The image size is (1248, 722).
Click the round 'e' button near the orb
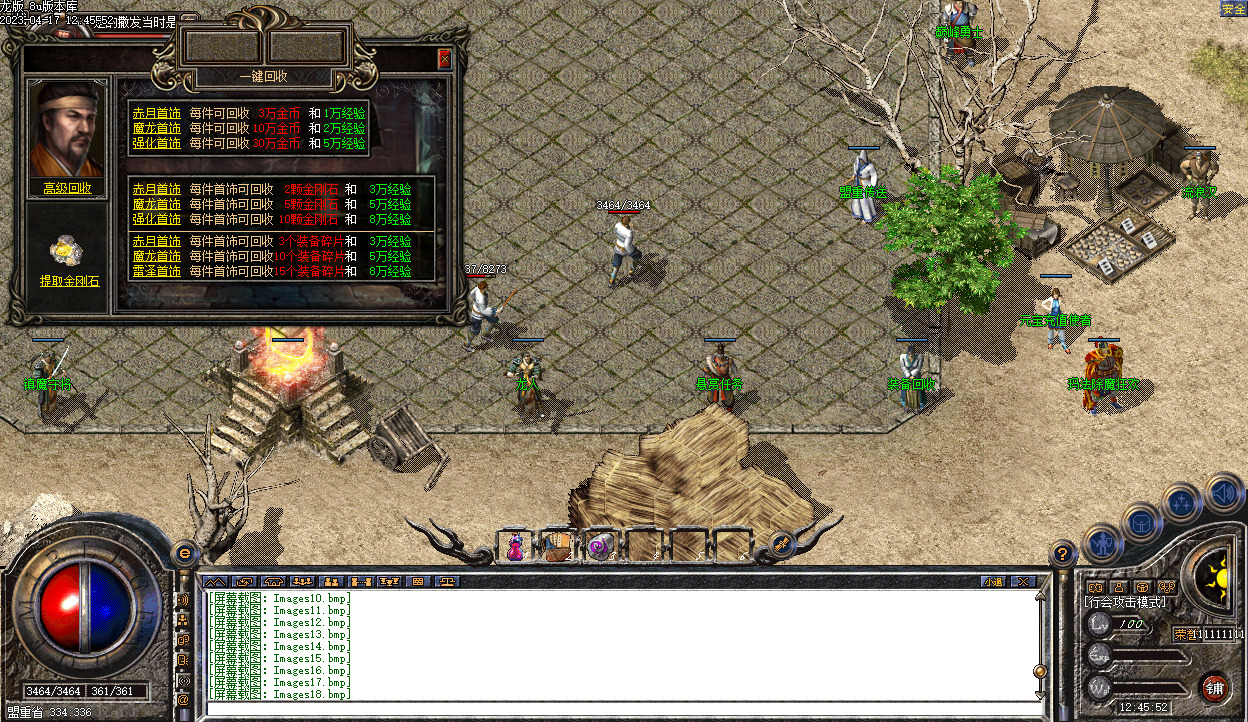(184, 553)
